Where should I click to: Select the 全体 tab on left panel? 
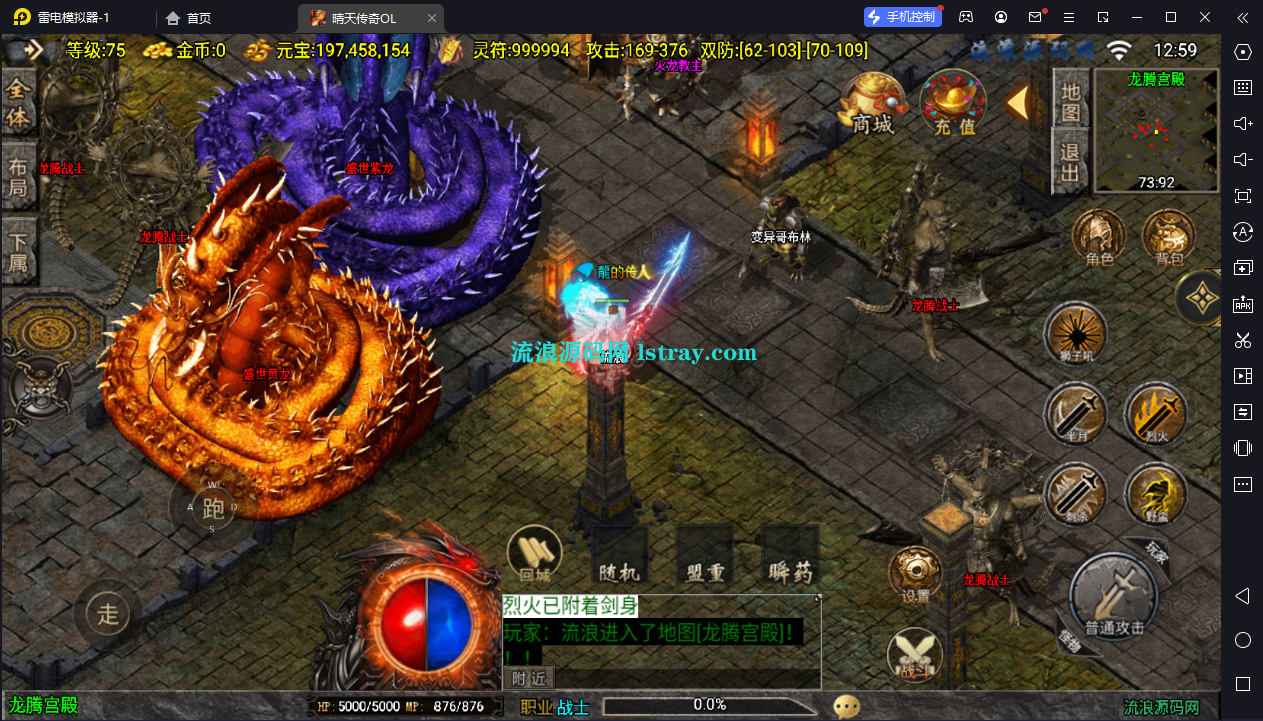click(x=19, y=104)
